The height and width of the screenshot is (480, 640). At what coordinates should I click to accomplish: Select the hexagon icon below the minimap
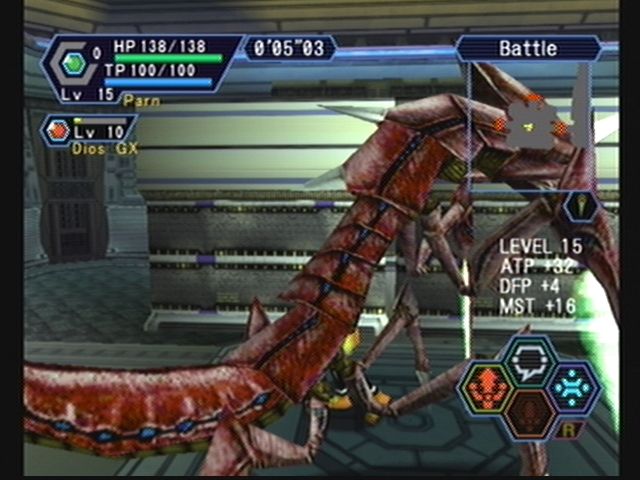click(x=581, y=206)
